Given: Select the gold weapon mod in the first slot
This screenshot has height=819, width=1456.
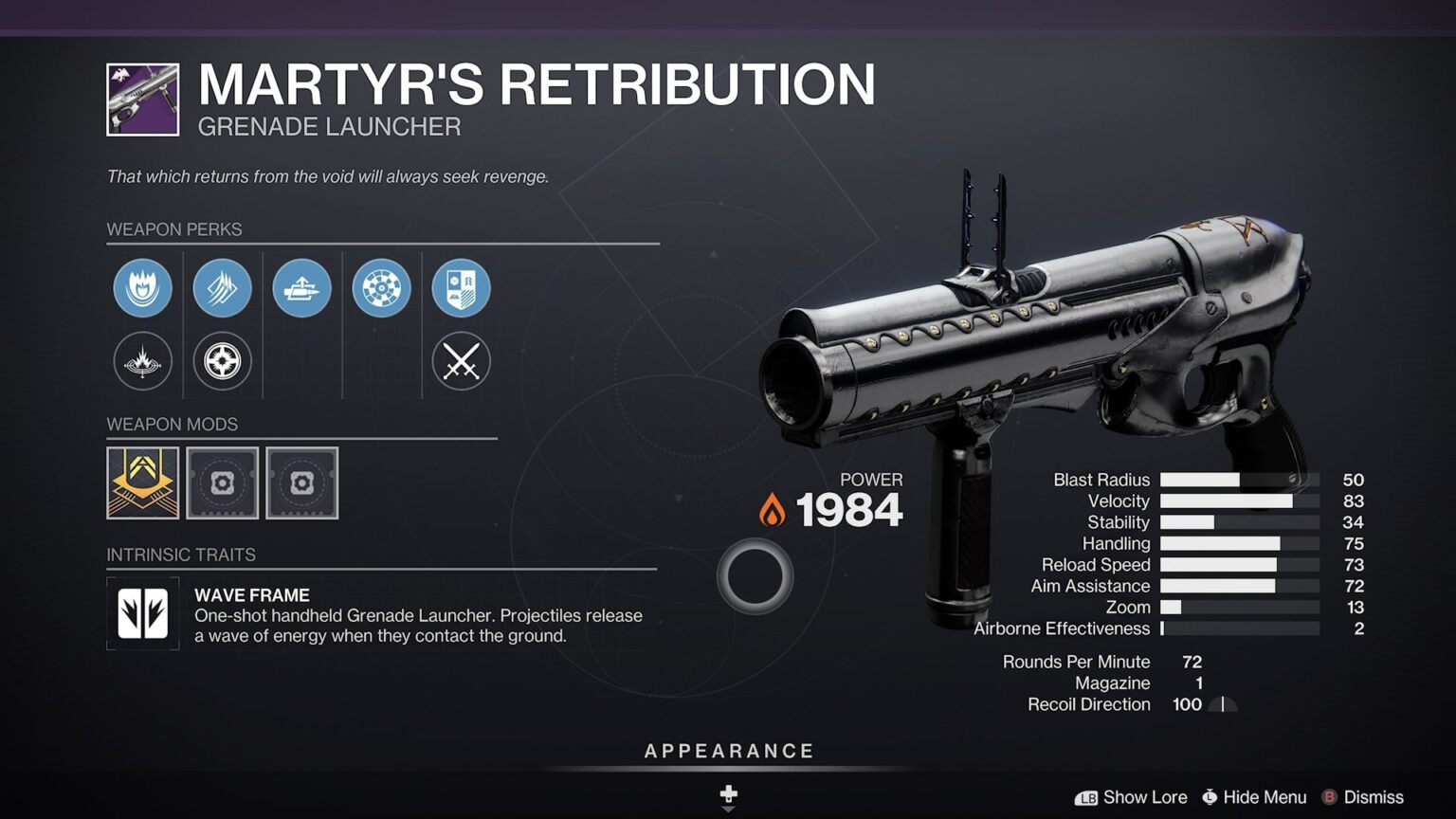Looking at the screenshot, I should (142, 483).
